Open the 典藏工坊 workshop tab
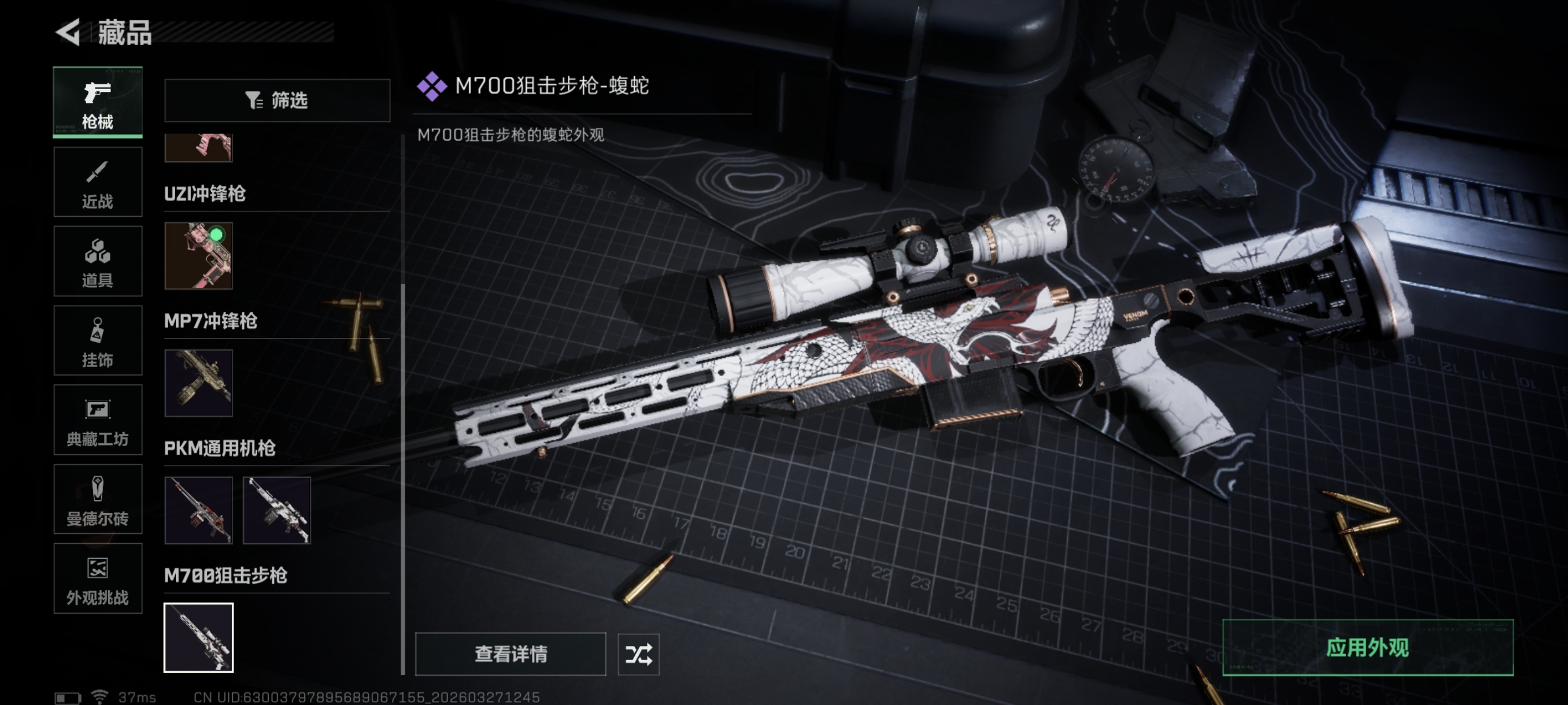 [97, 420]
